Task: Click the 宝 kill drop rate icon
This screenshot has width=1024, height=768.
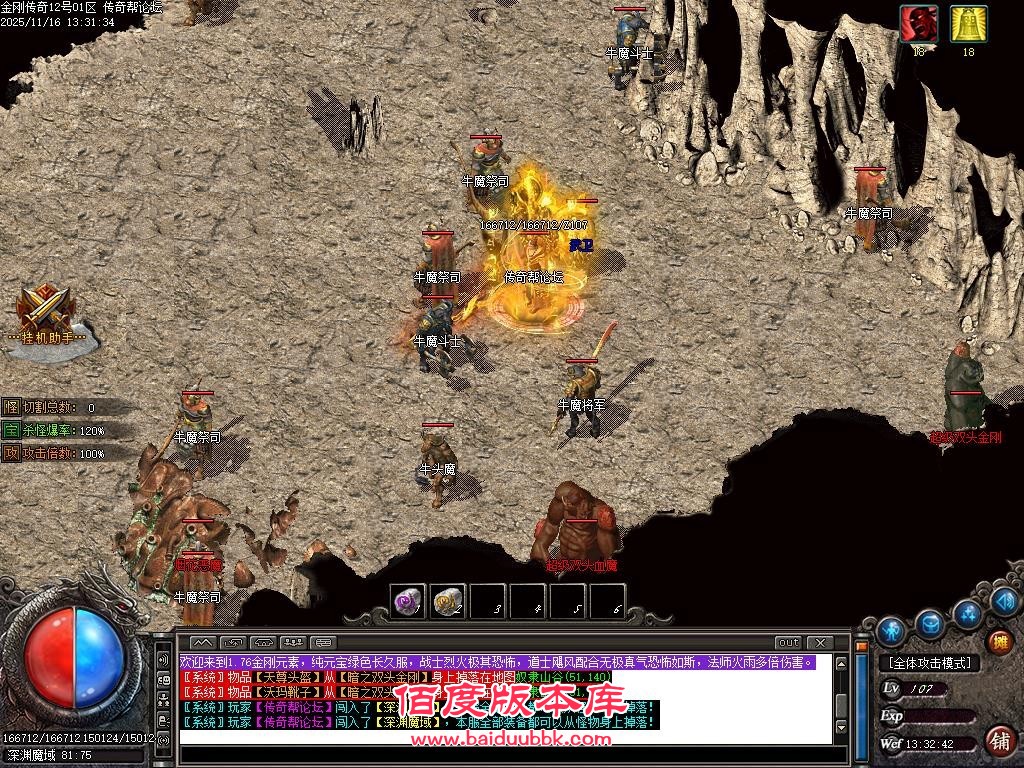Action: coord(11,430)
